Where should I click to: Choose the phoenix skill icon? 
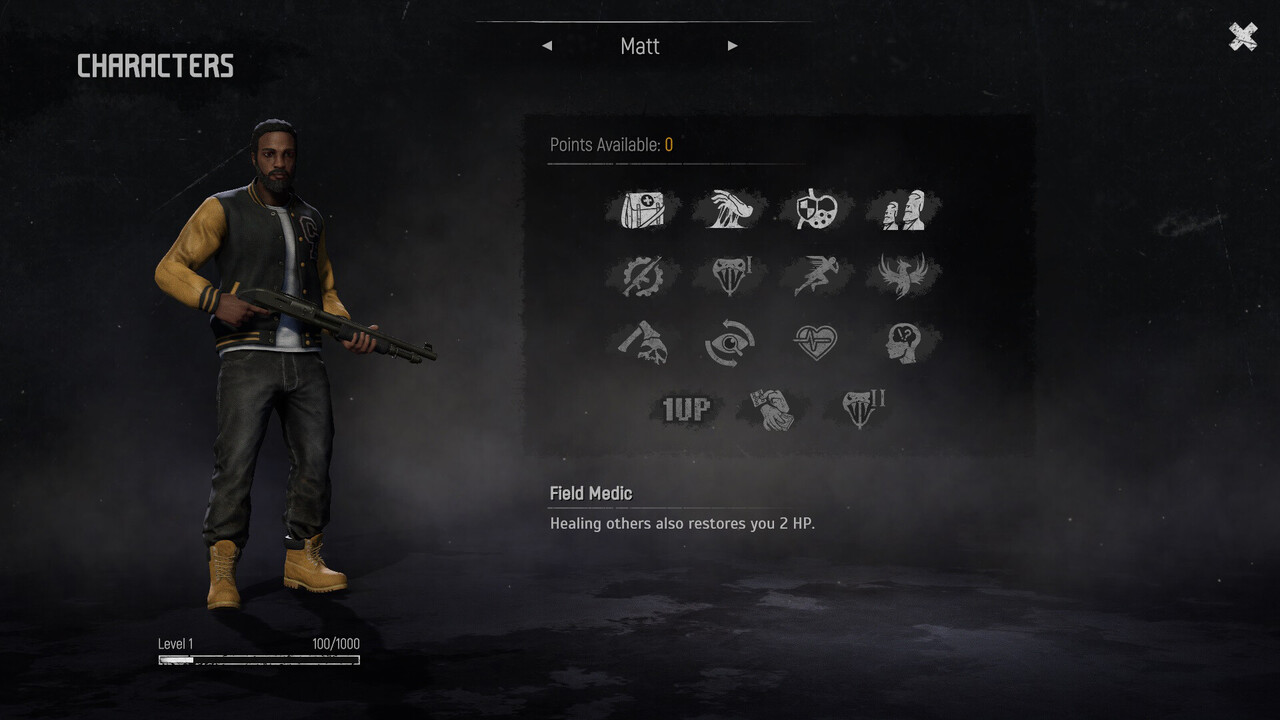click(903, 276)
